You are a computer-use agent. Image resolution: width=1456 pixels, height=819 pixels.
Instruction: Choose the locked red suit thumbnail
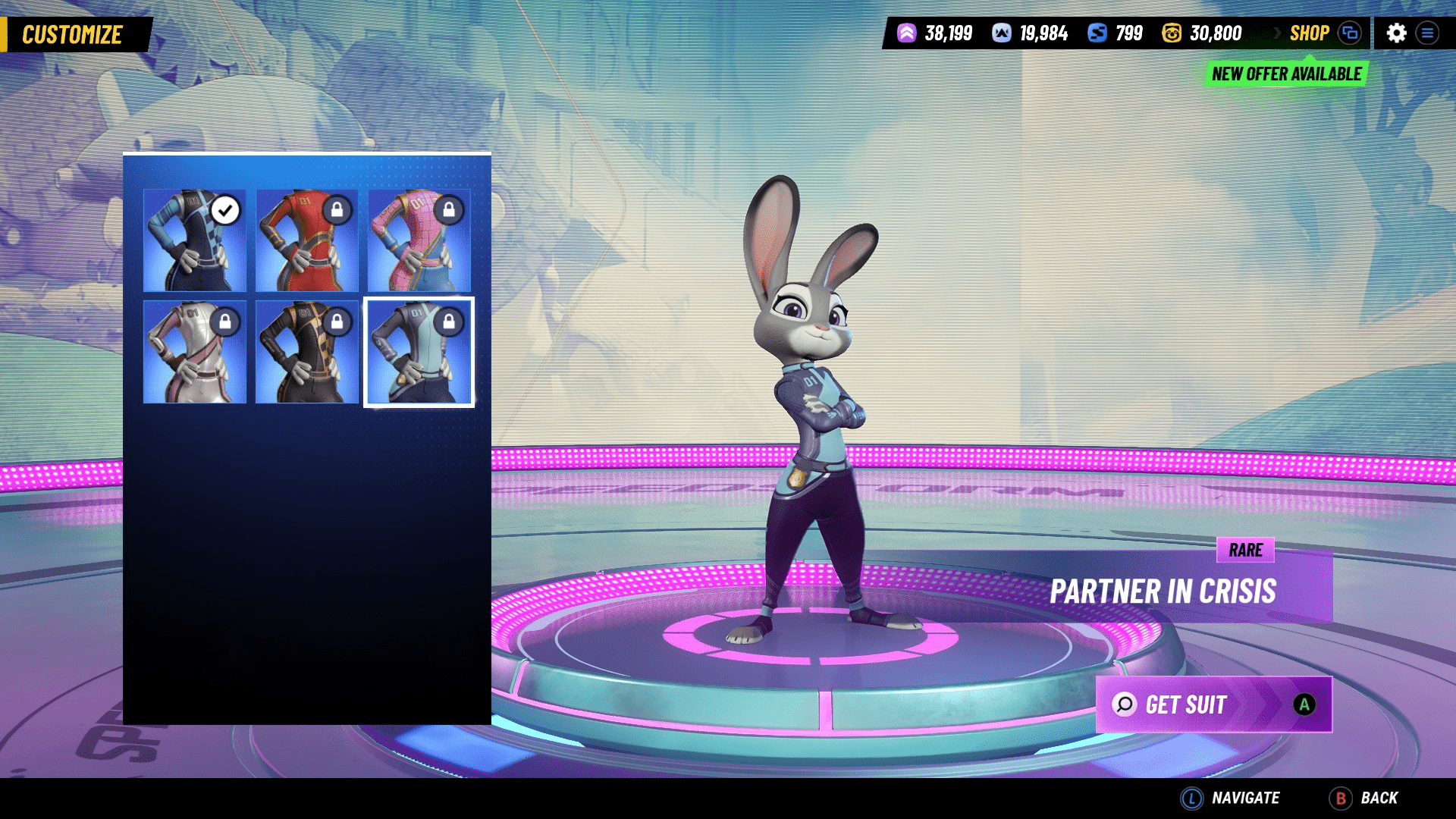click(306, 240)
